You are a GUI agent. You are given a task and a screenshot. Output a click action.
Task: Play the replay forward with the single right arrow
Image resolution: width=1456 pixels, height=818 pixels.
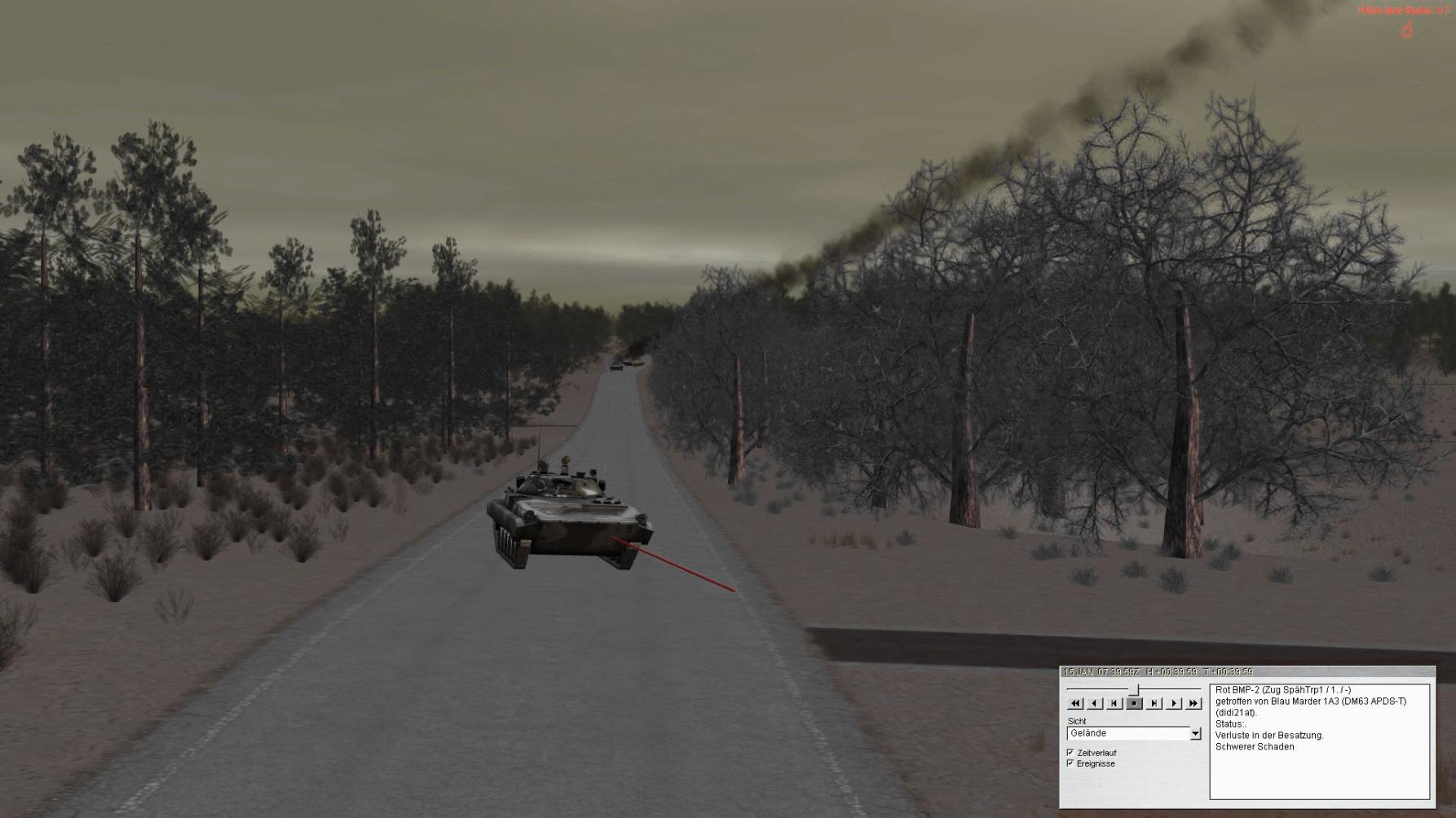point(1174,703)
